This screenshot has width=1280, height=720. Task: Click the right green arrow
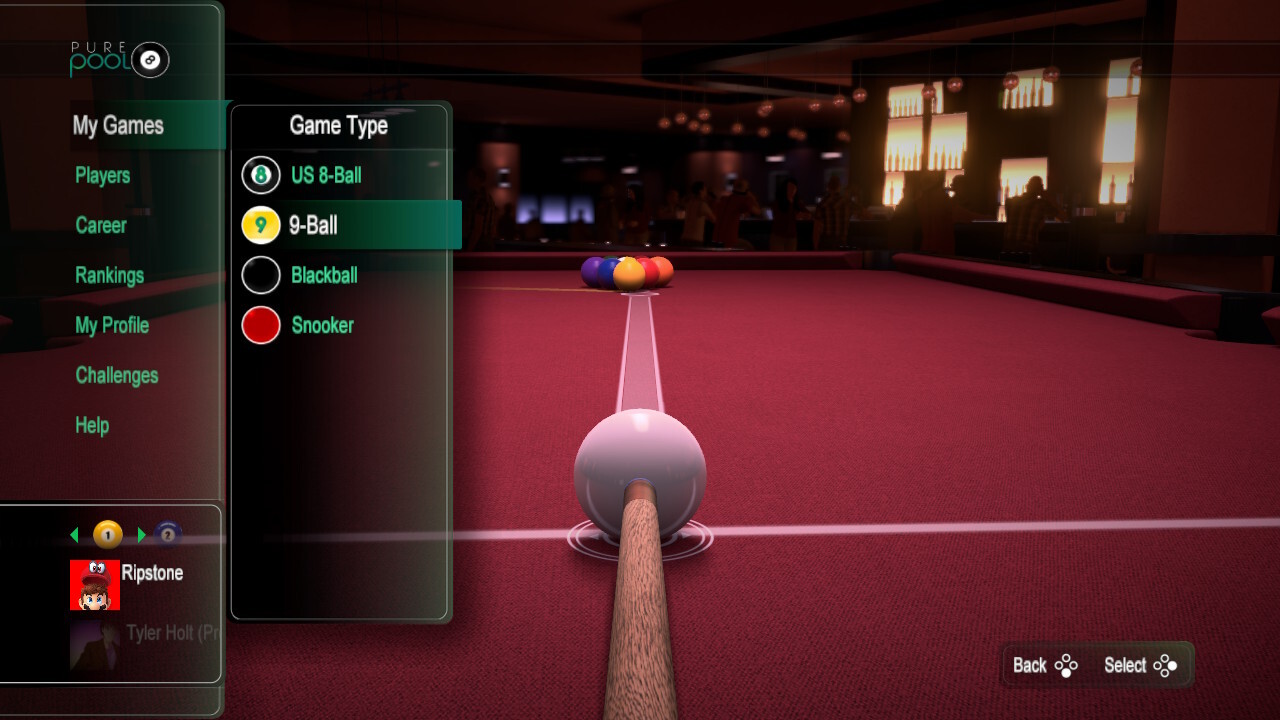pos(141,534)
